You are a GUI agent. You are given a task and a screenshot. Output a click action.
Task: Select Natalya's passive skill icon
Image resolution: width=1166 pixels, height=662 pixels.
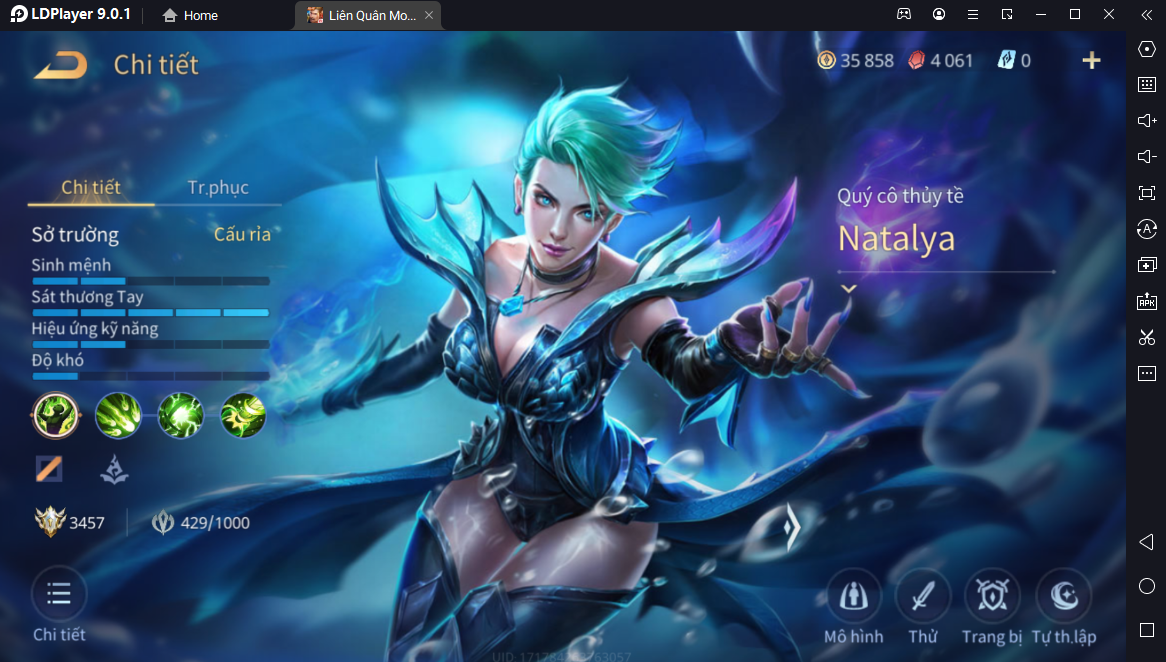pyautogui.click(x=56, y=415)
